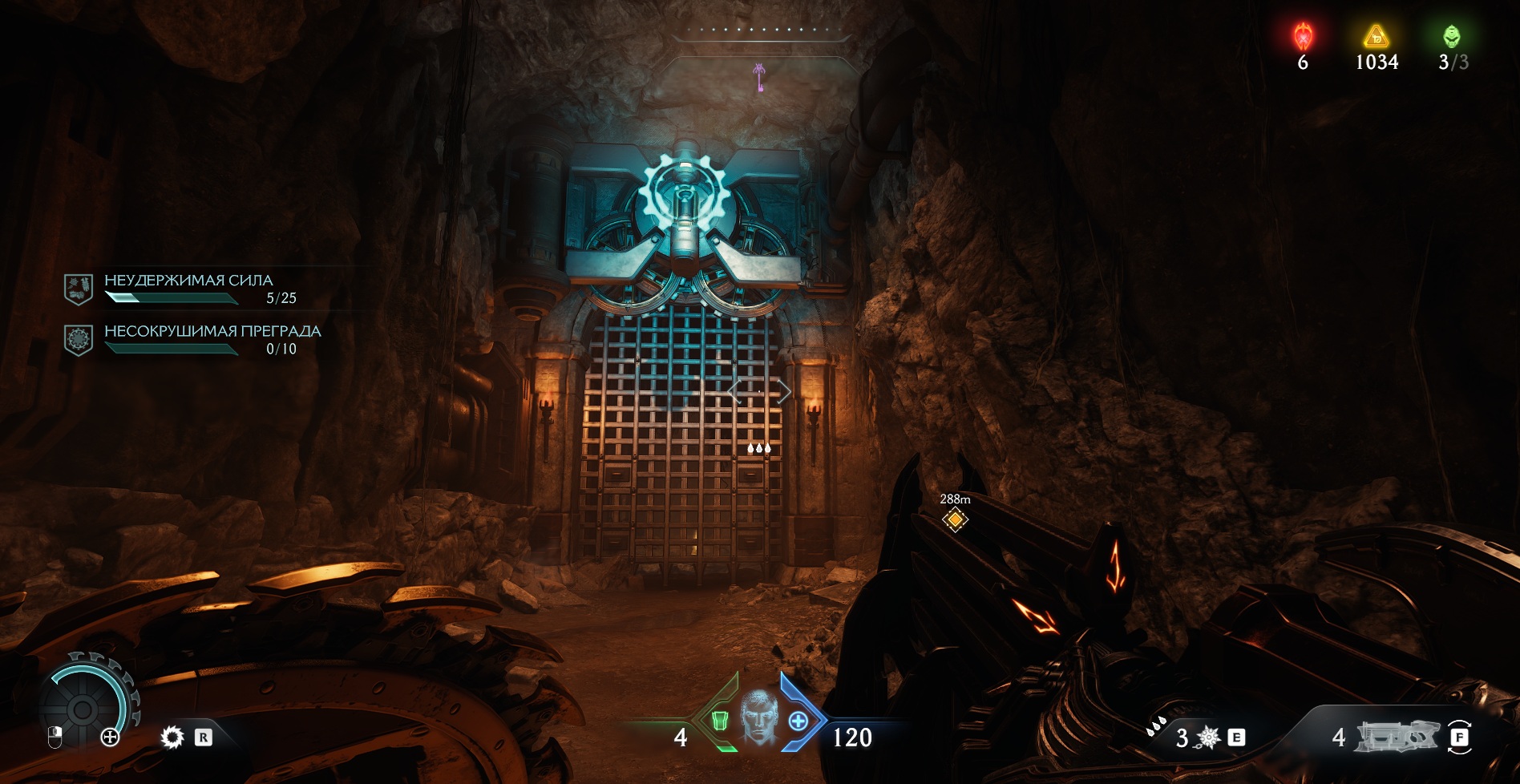Click the green helmet secrets icon
1520x784 pixels.
click(x=1451, y=36)
